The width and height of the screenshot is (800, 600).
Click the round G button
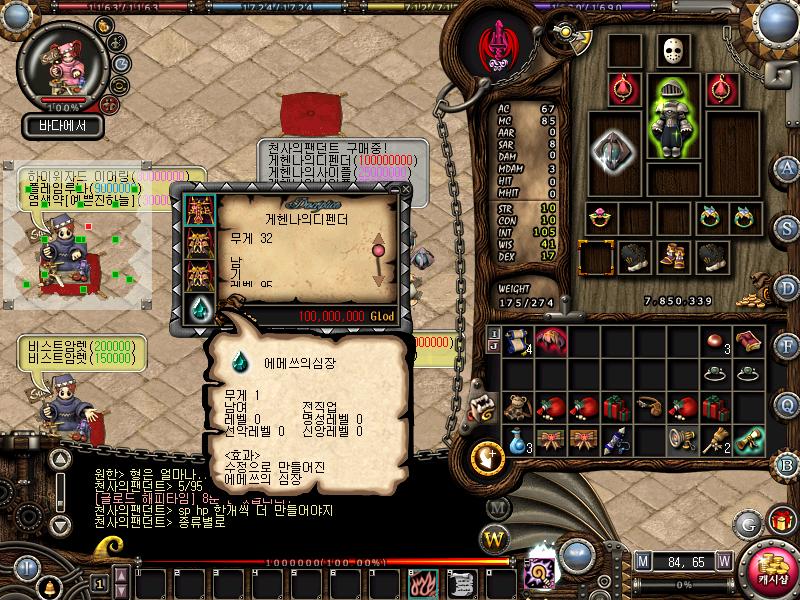pos(747,522)
